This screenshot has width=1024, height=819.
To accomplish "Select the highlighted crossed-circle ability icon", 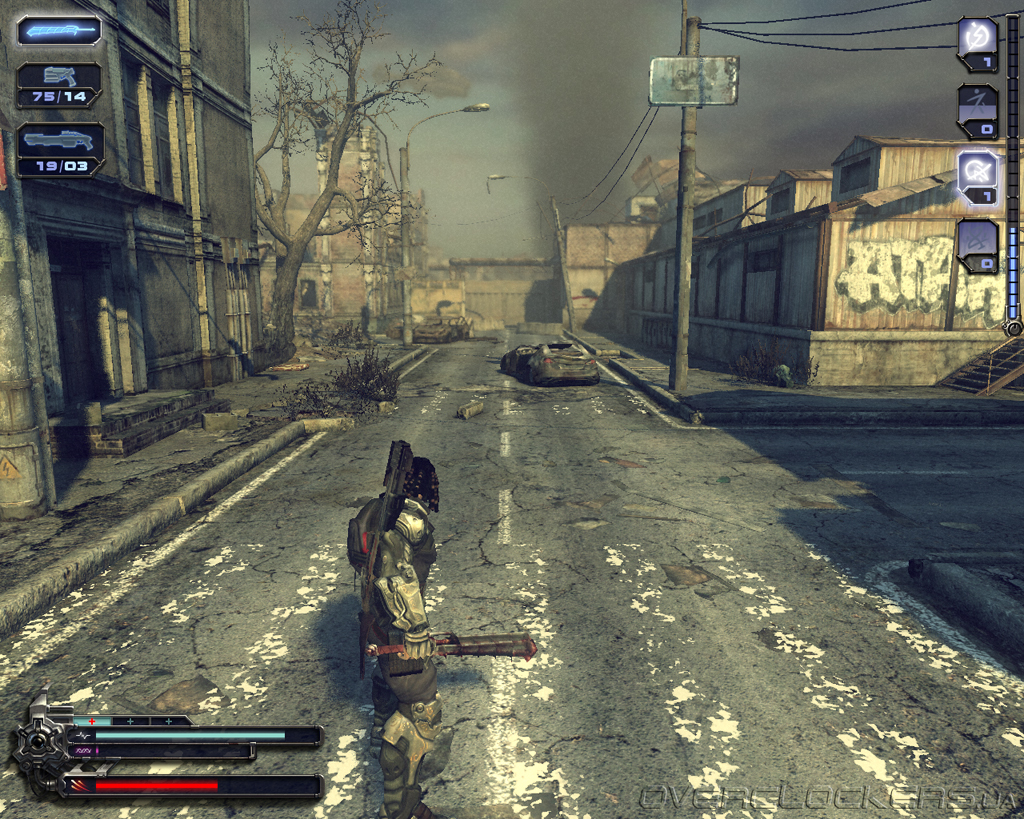I will [977, 174].
